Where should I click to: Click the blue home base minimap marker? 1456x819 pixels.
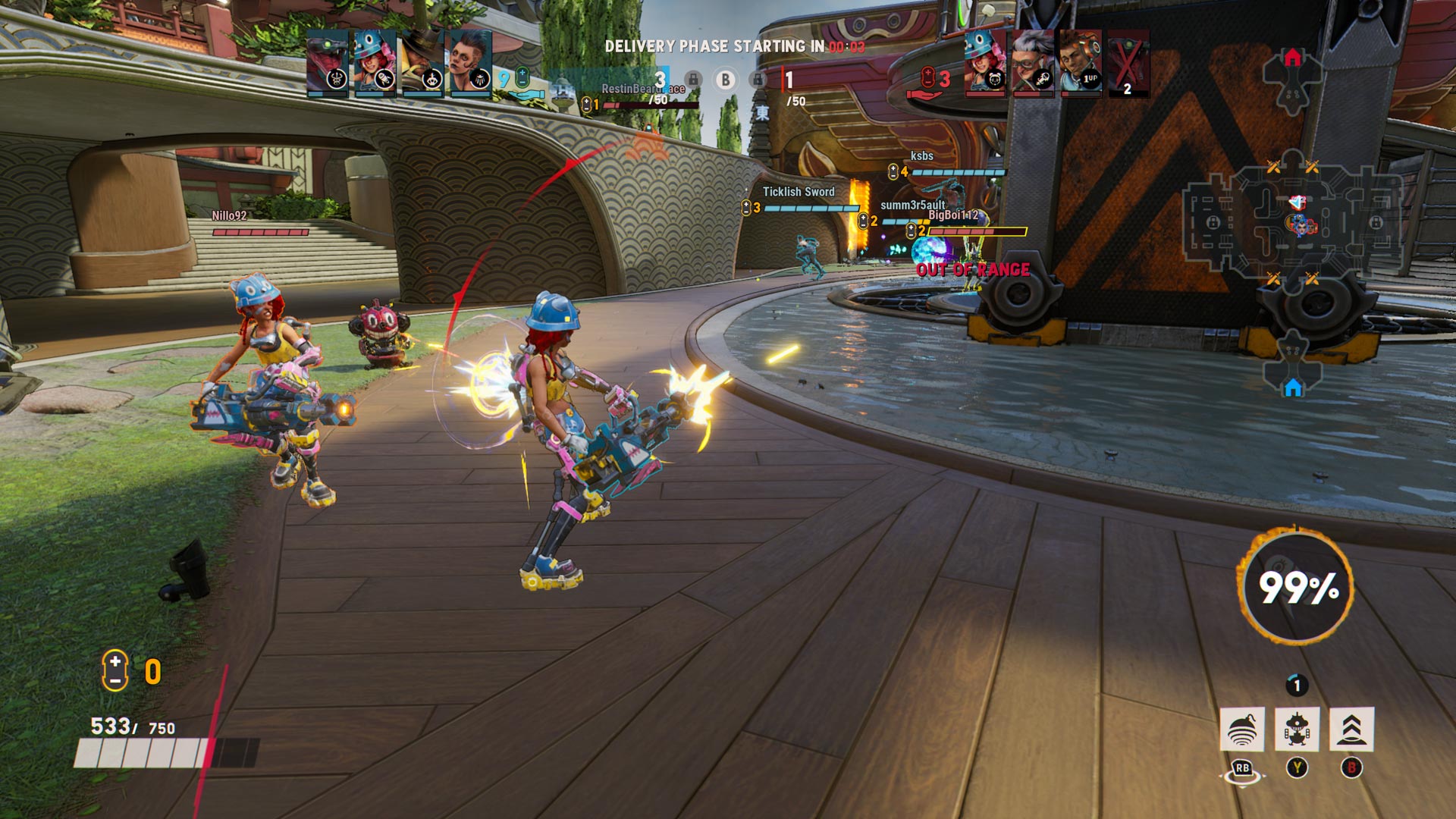1293,388
